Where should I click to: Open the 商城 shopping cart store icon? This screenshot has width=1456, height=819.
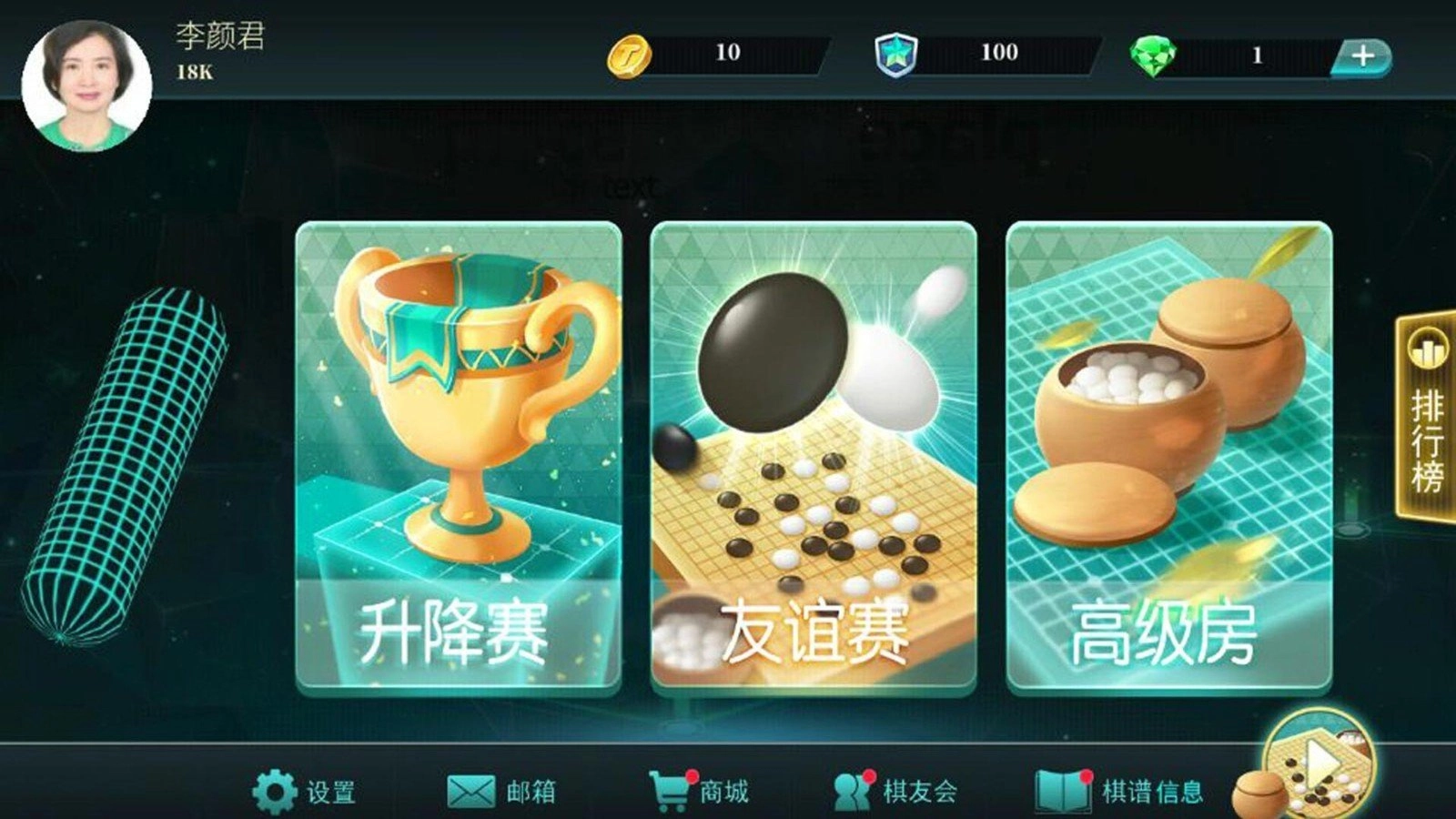[x=671, y=791]
